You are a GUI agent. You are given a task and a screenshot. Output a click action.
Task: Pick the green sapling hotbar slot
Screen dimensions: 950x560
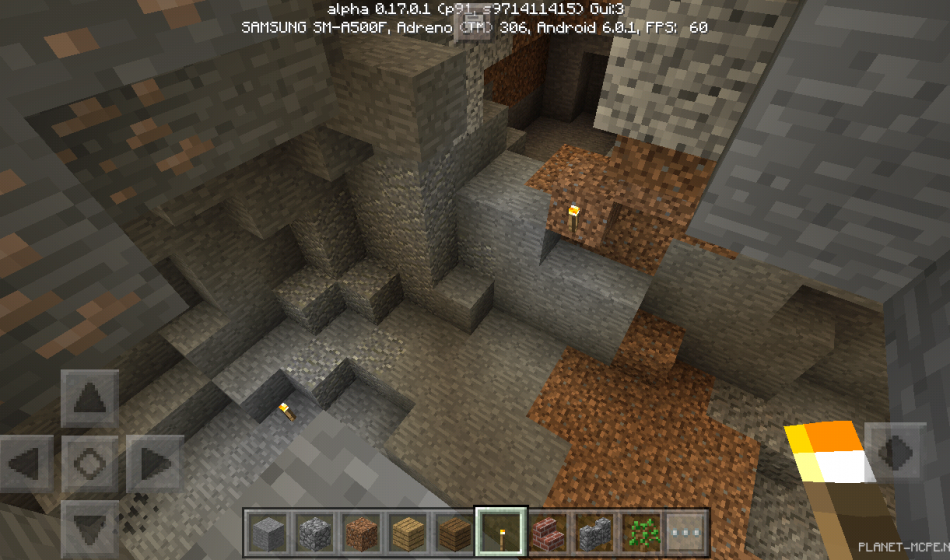[x=639, y=531]
